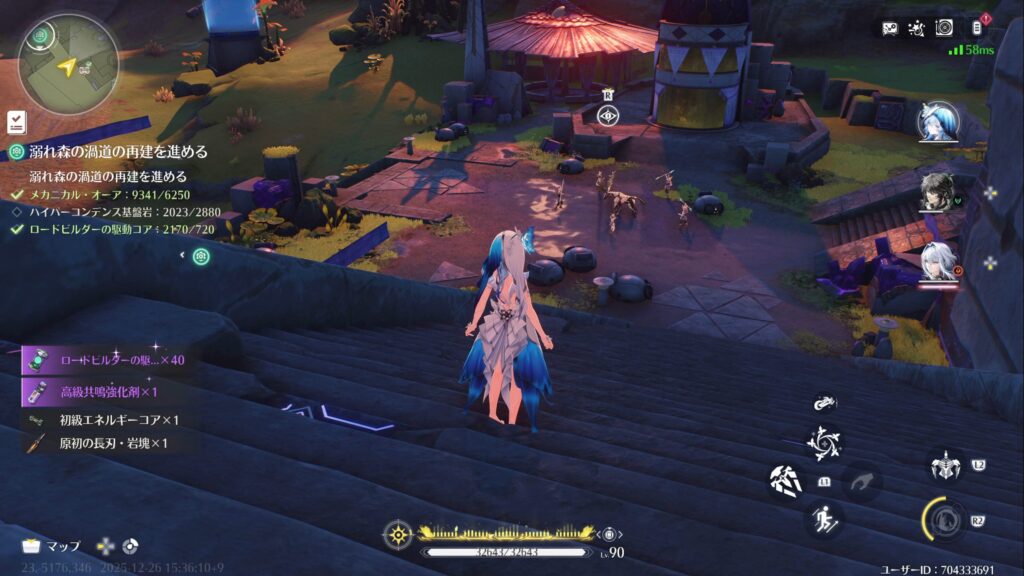Activate the resonance liberation icon with the yellow gauge
The width and height of the screenshot is (1024, 576).
(943, 518)
